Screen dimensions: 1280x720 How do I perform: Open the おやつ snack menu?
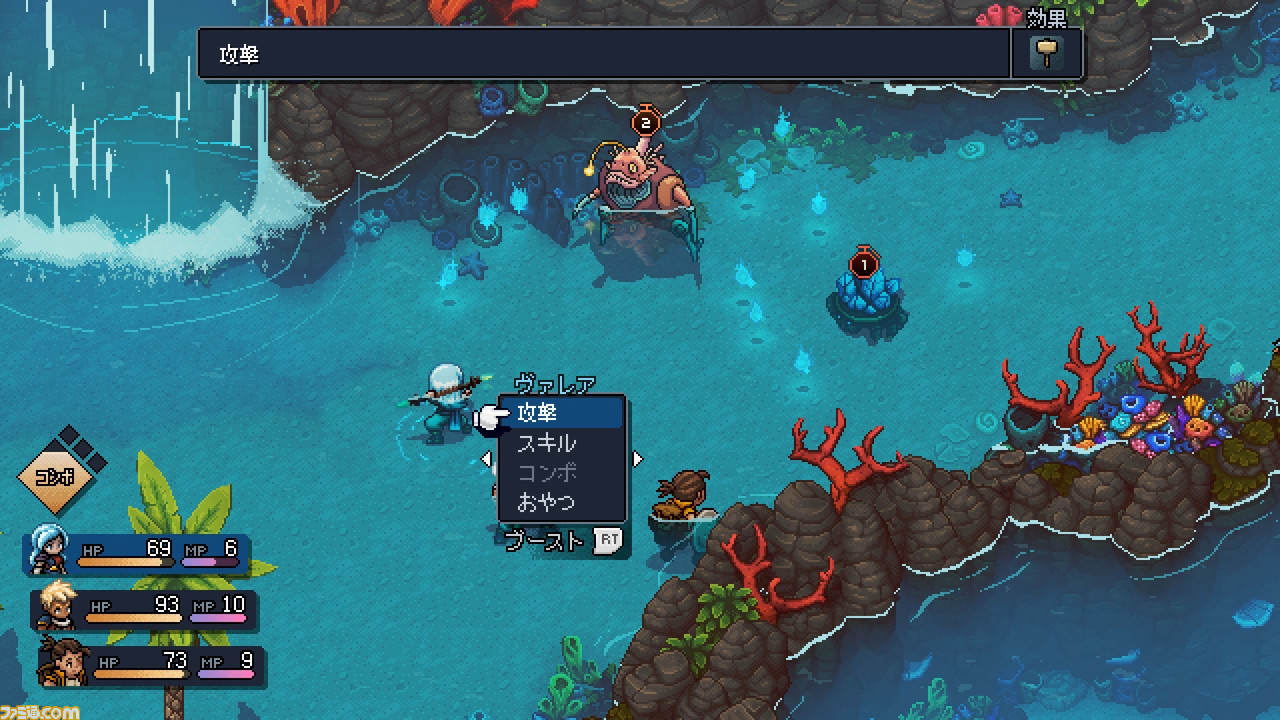tap(560, 501)
